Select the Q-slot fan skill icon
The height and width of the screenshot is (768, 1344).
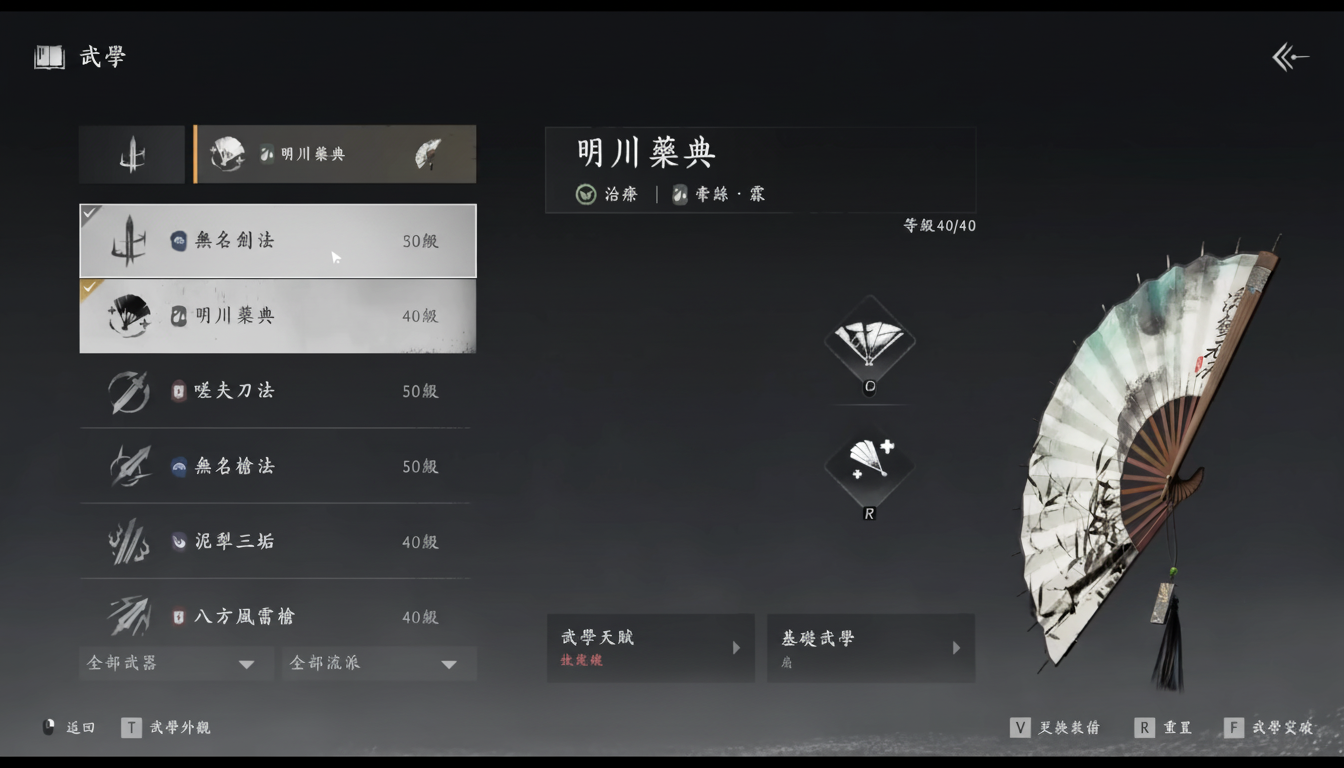(x=869, y=340)
